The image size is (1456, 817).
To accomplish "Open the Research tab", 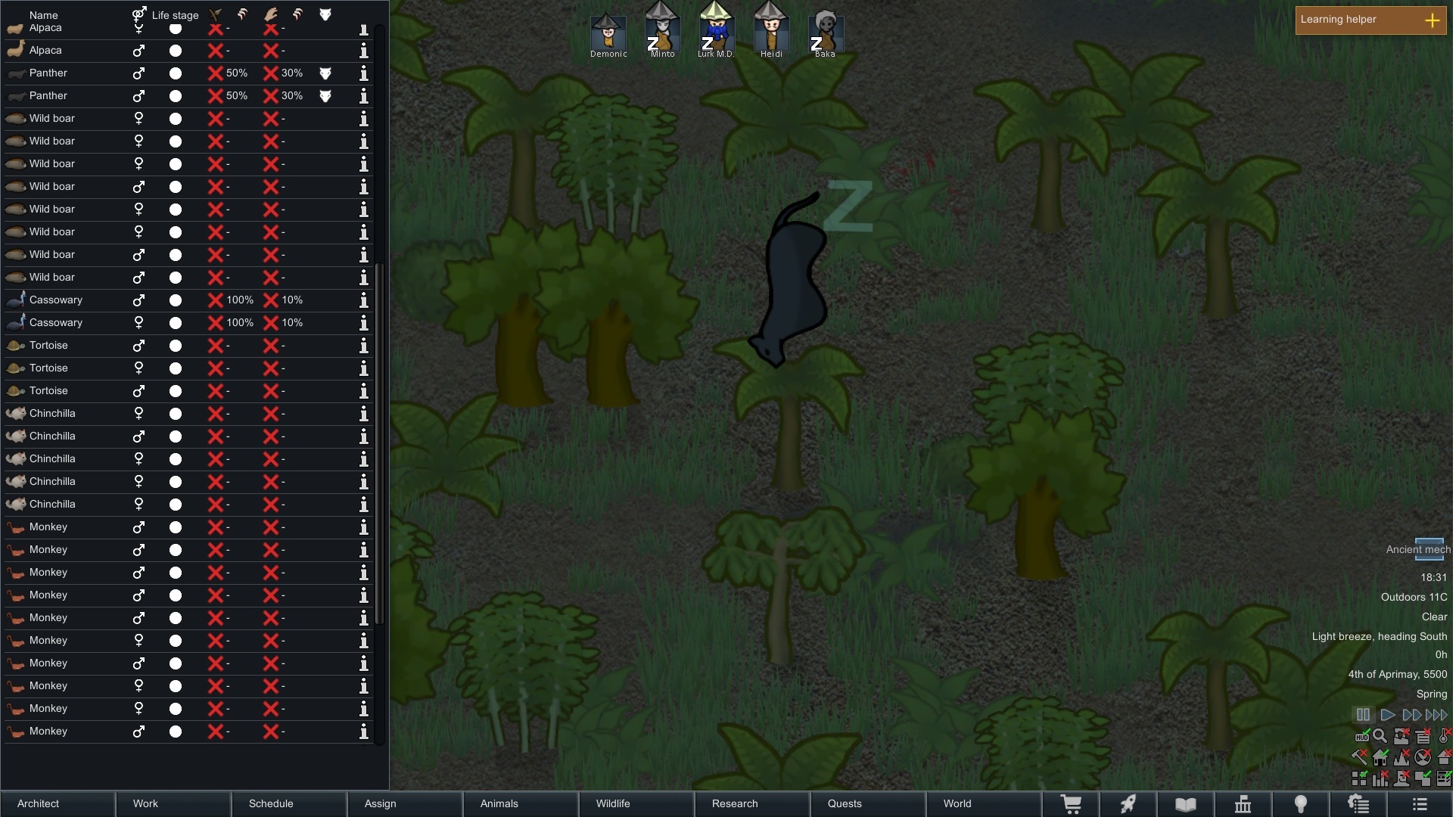I will pos(734,803).
